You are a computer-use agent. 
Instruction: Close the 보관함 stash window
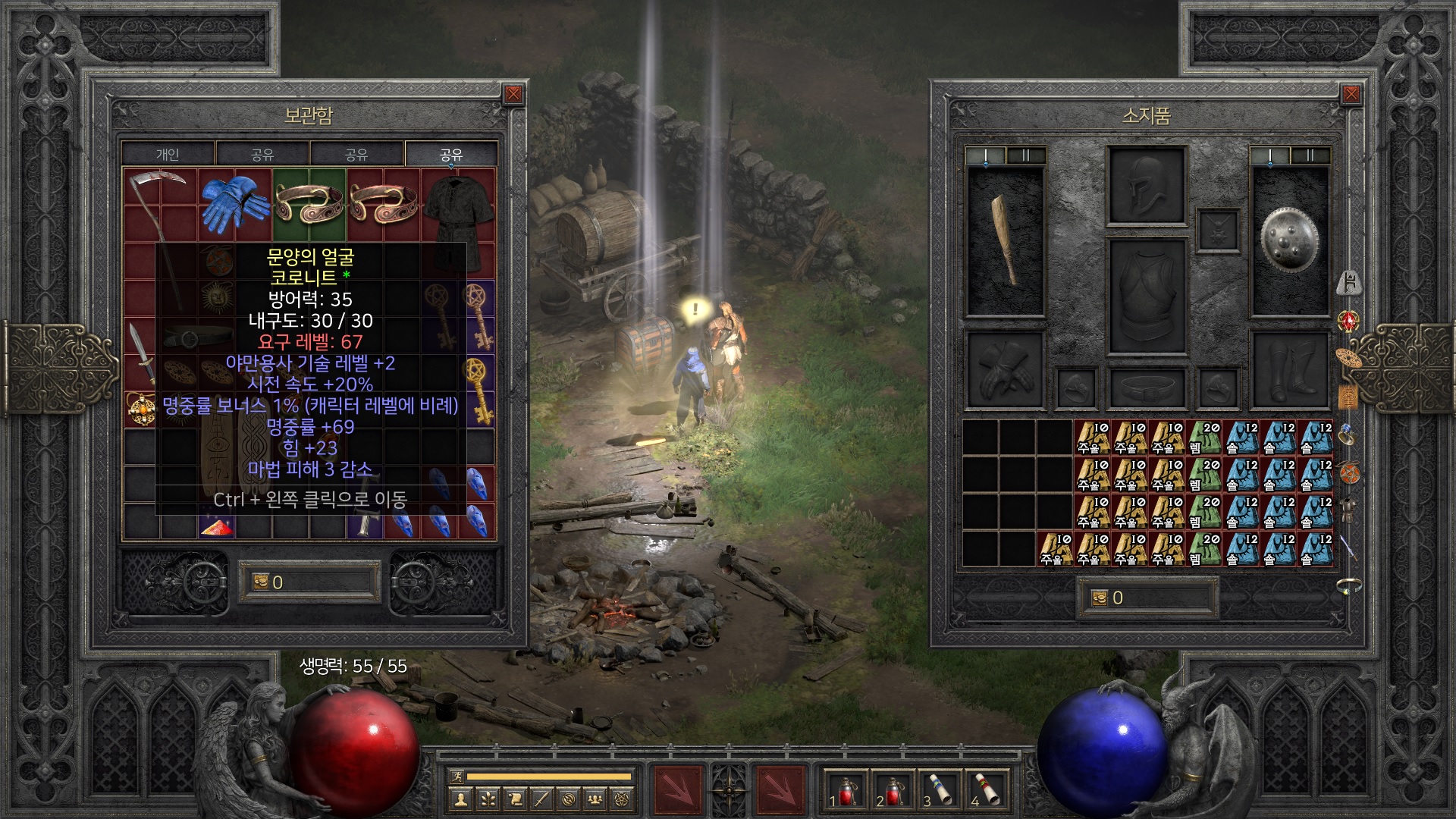(x=513, y=94)
